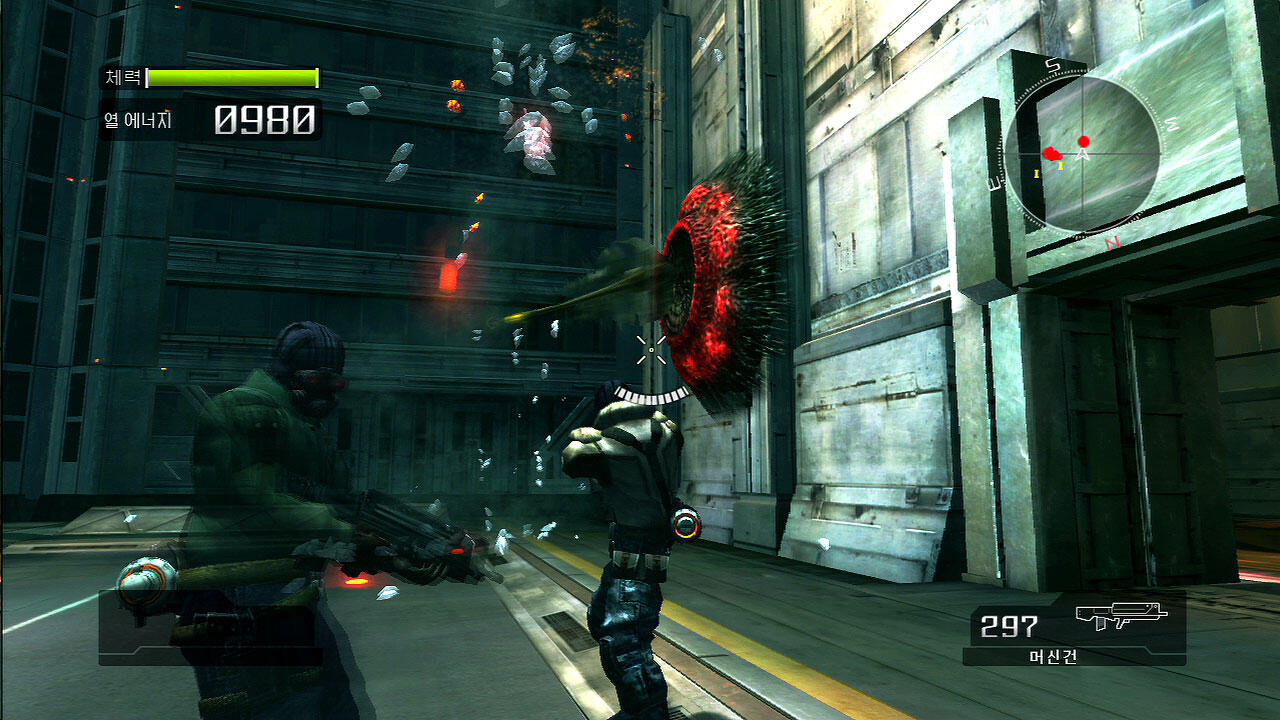Image resolution: width=1280 pixels, height=720 pixels.
Task: Select the machine gun weapon icon
Action: click(x=1121, y=616)
